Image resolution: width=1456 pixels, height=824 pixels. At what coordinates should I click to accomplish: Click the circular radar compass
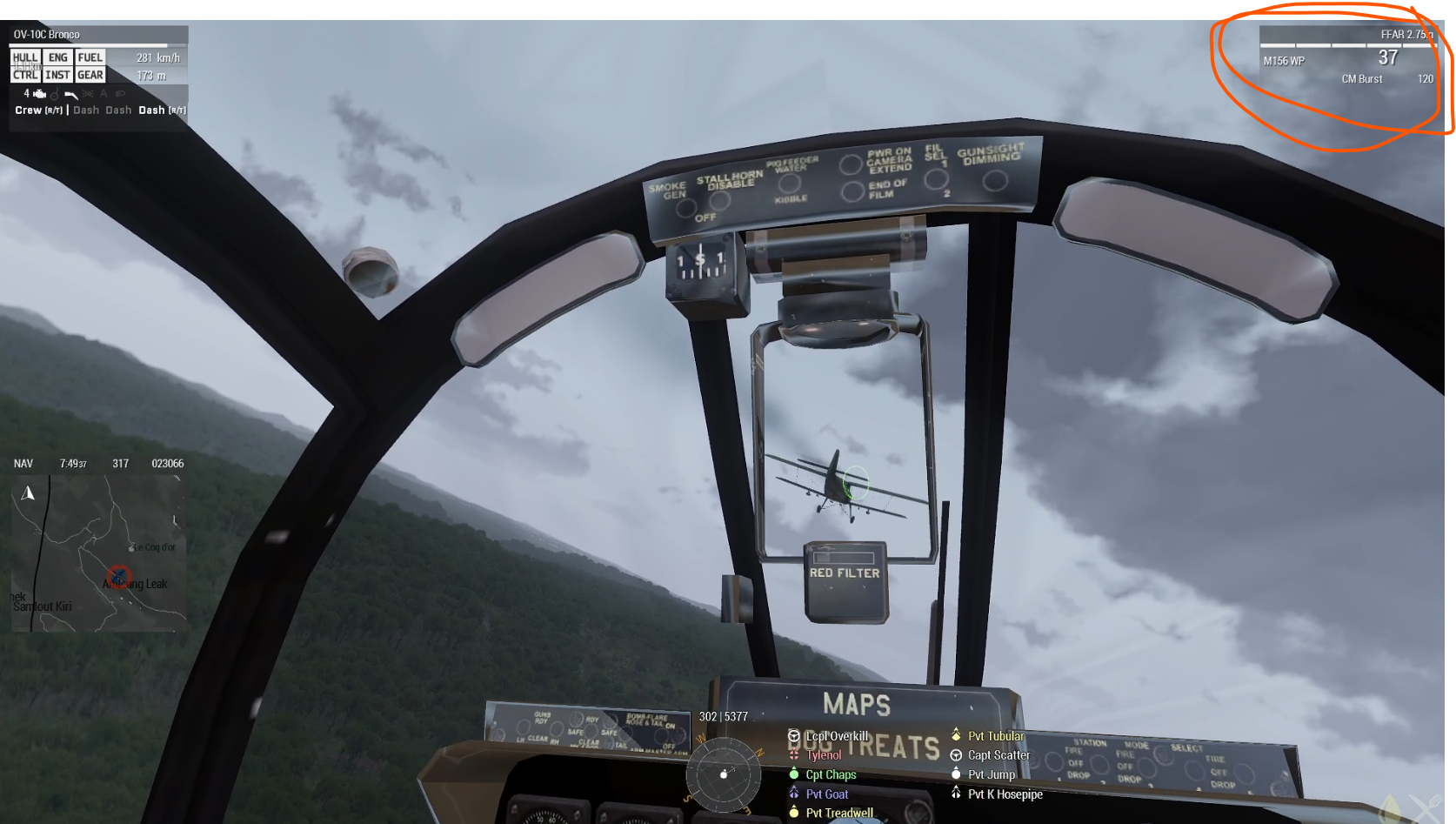(x=724, y=774)
